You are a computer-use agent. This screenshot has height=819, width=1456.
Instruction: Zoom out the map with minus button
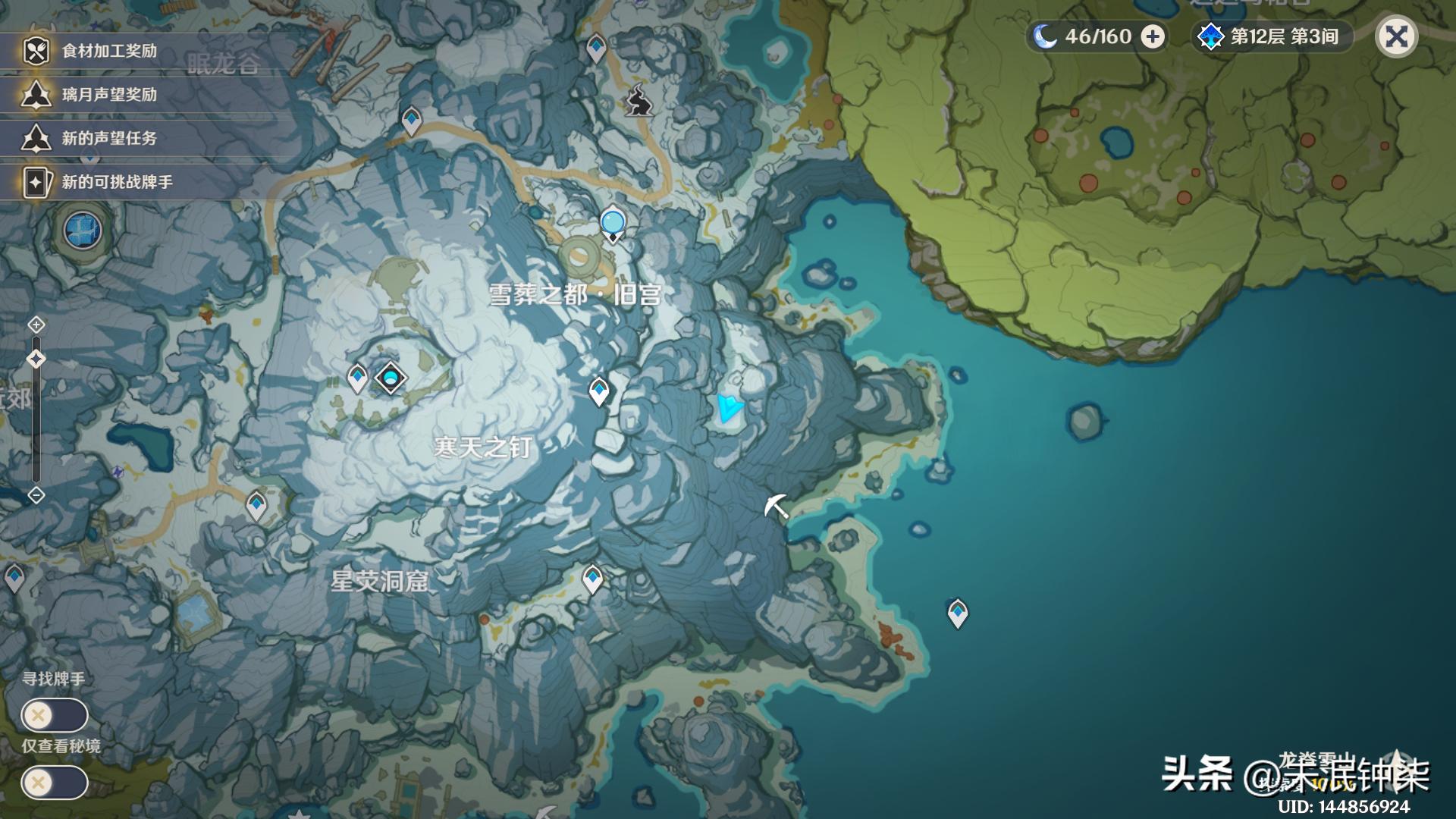tap(36, 495)
